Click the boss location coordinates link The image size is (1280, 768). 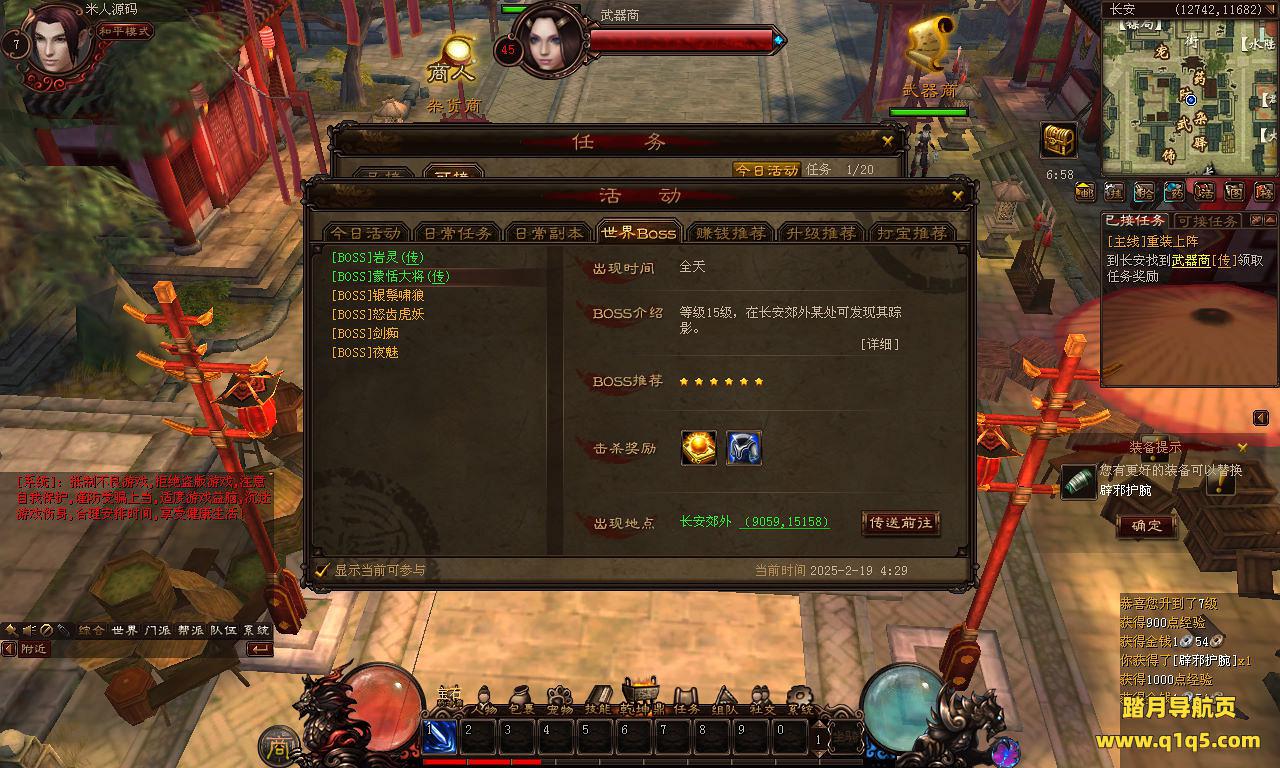pyautogui.click(x=786, y=522)
